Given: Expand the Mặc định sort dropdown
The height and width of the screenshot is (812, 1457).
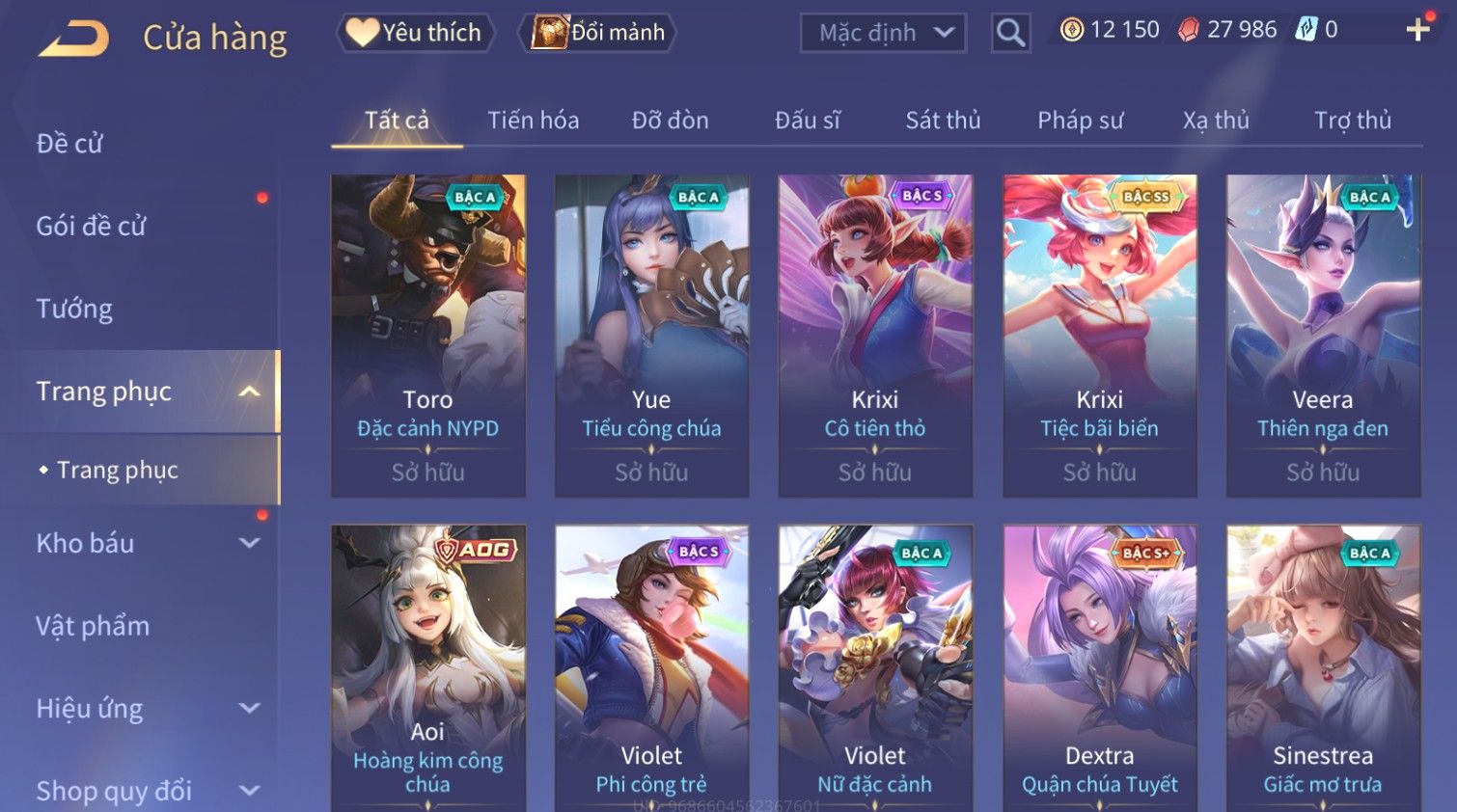Looking at the screenshot, I should (883, 33).
